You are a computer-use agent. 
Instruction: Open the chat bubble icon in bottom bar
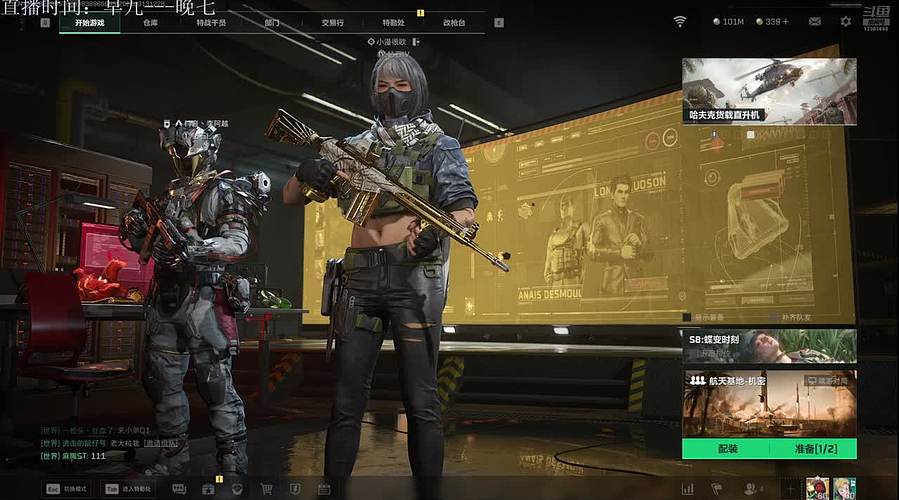coord(179,489)
